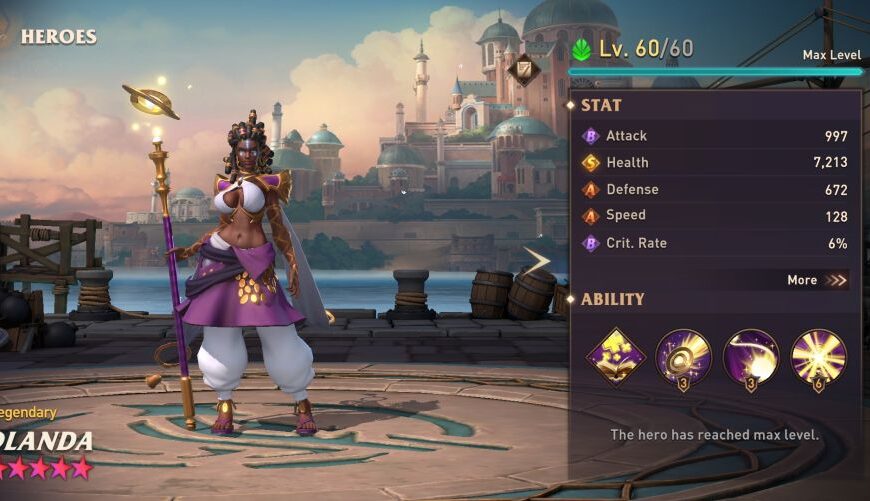Switch to the next hero with the arrow

pyautogui.click(x=537, y=262)
